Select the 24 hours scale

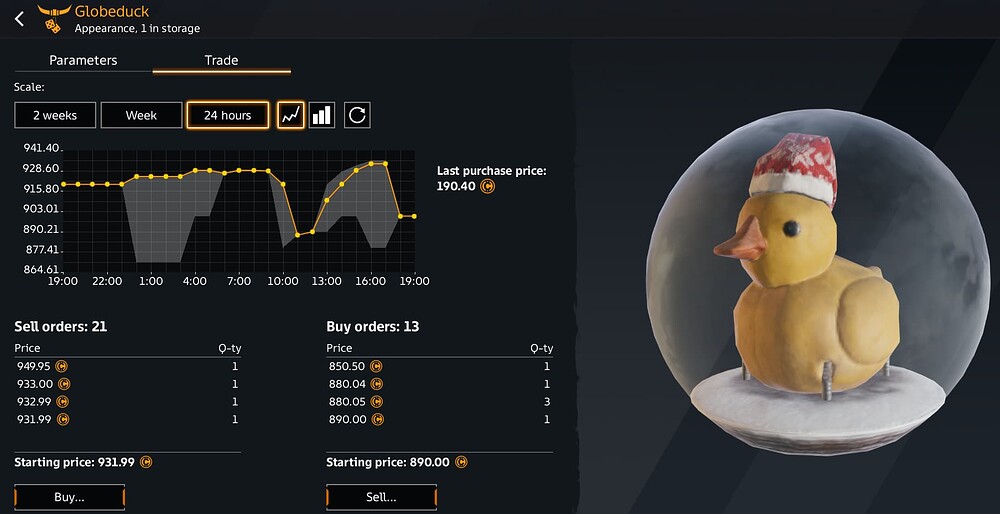[x=227, y=115]
